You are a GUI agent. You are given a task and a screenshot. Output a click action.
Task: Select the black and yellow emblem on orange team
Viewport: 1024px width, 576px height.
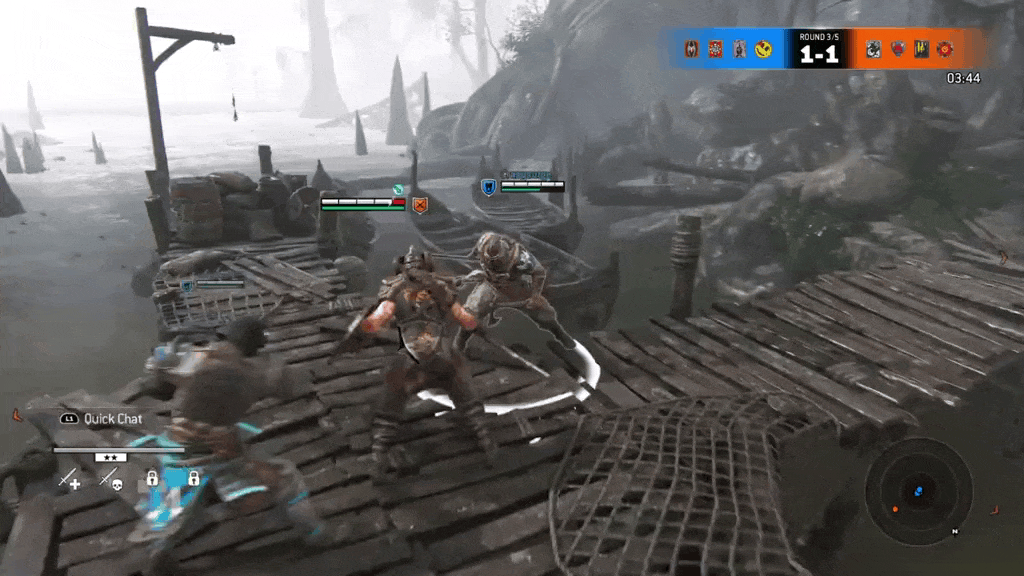tap(921, 48)
